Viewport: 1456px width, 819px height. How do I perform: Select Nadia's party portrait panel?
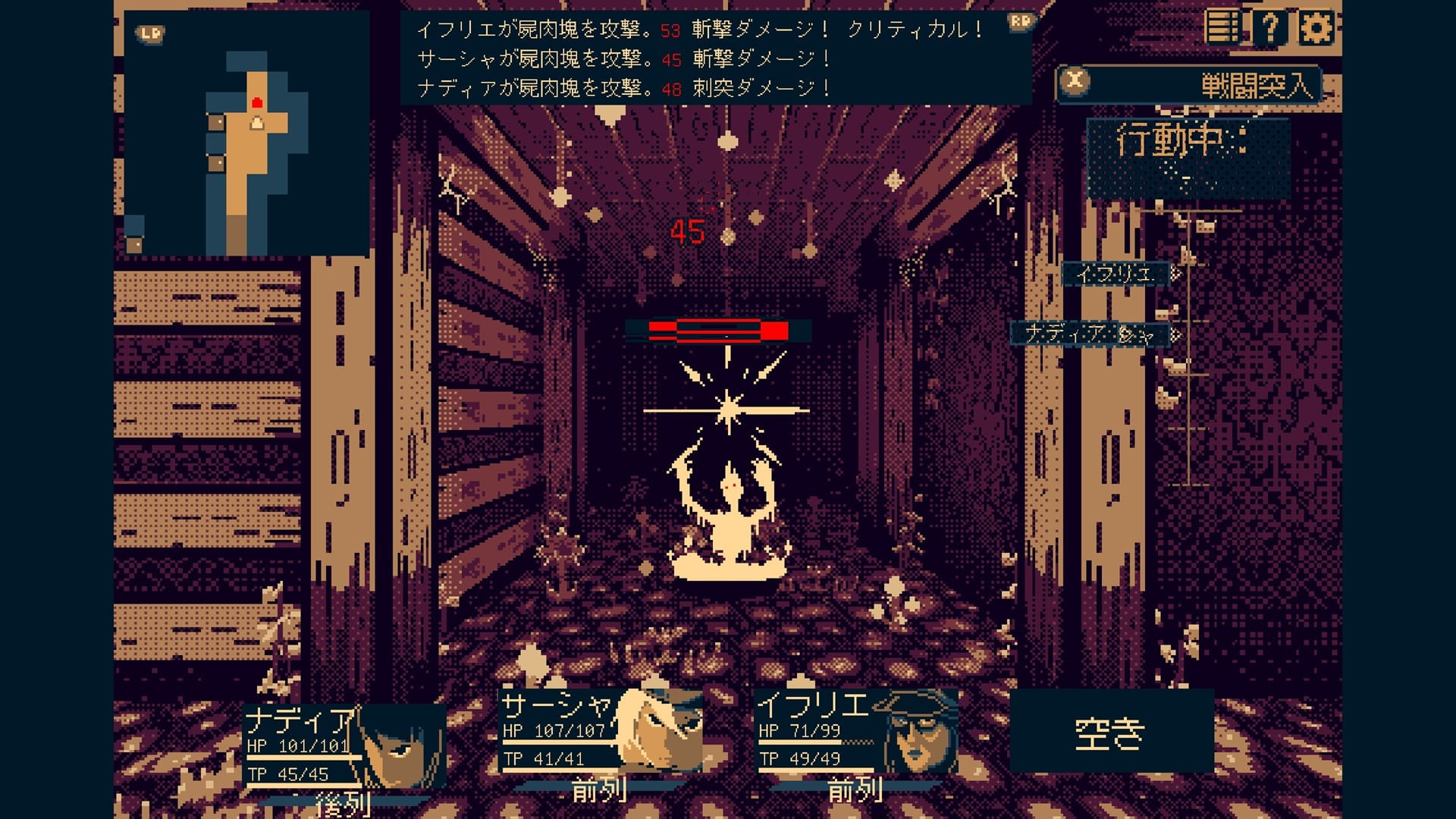pos(345,745)
